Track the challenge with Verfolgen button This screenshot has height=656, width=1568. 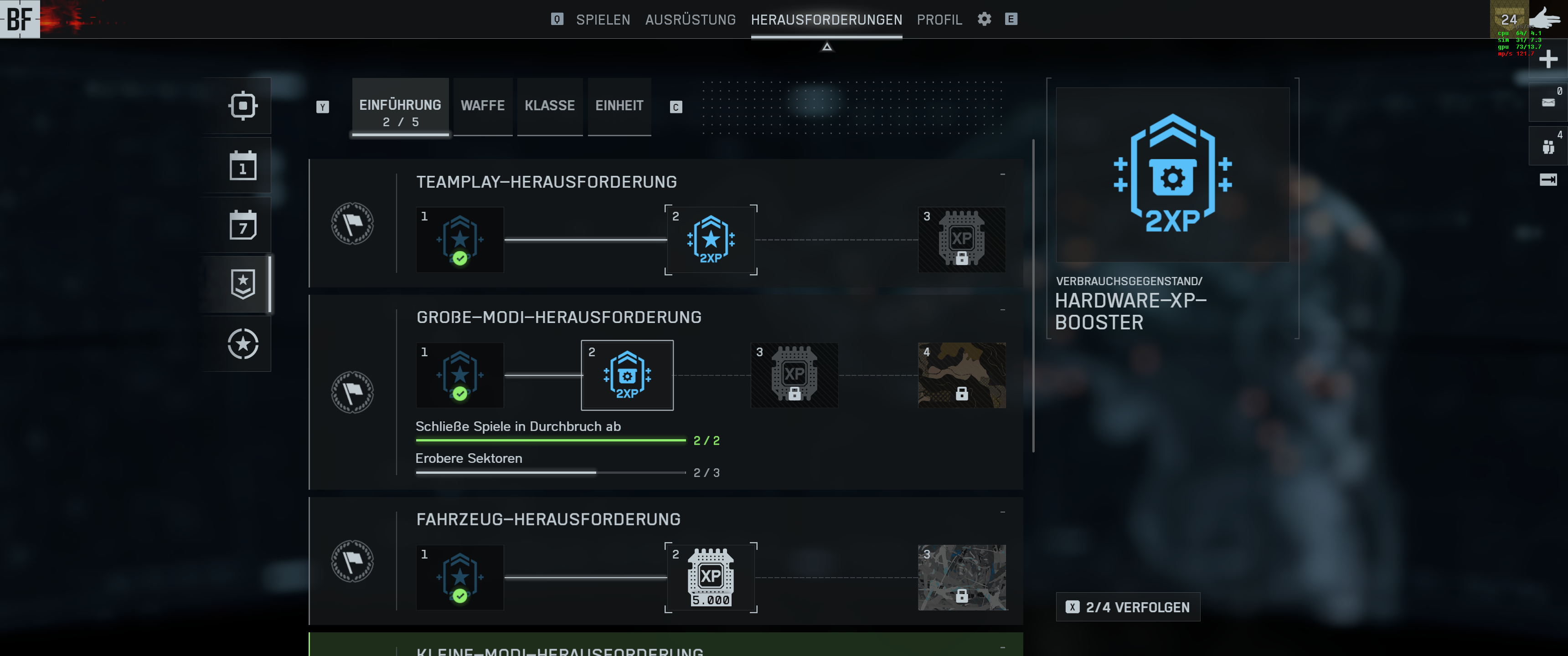pos(1127,607)
